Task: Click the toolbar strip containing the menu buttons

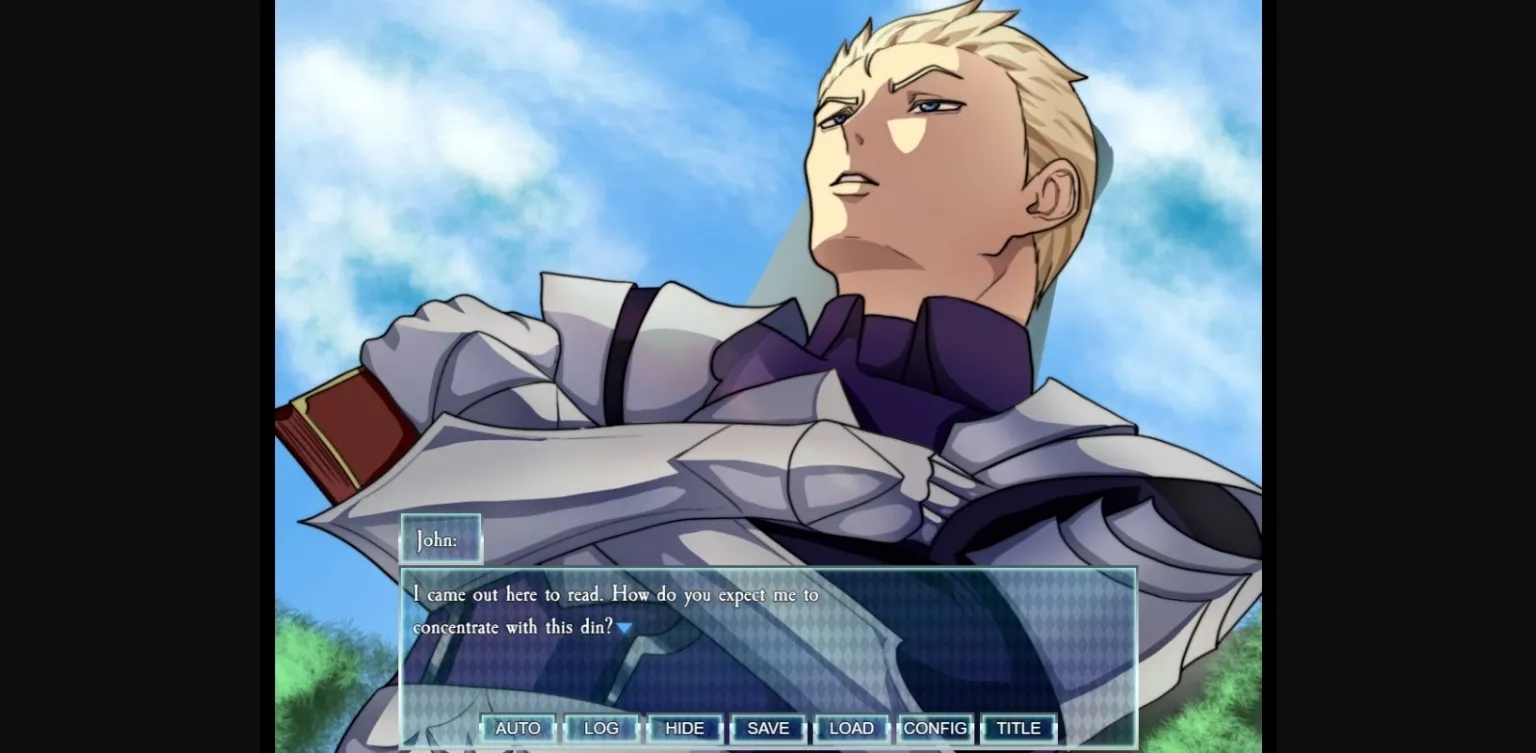Action: click(x=768, y=728)
